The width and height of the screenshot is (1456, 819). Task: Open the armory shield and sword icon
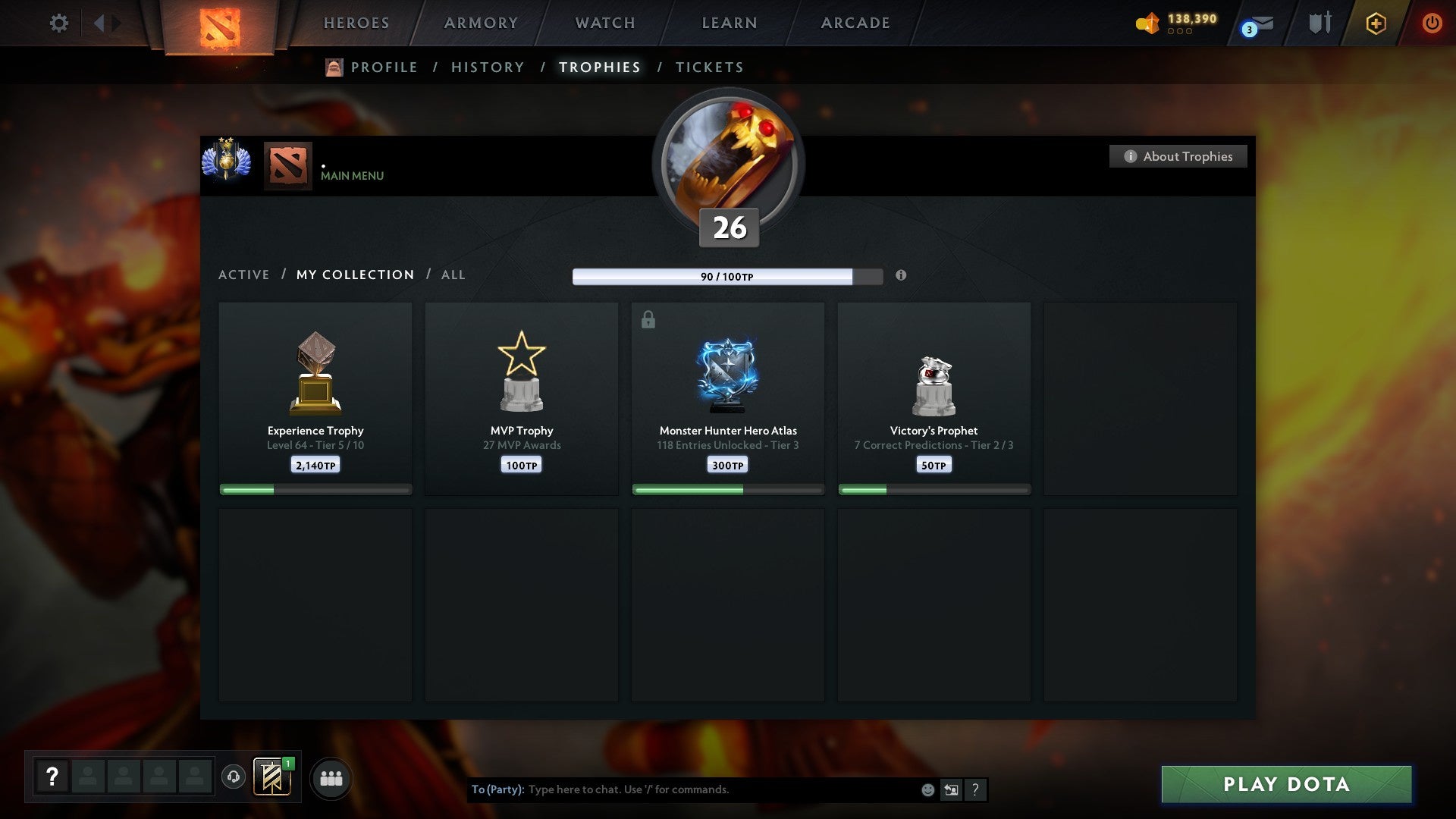click(1319, 23)
